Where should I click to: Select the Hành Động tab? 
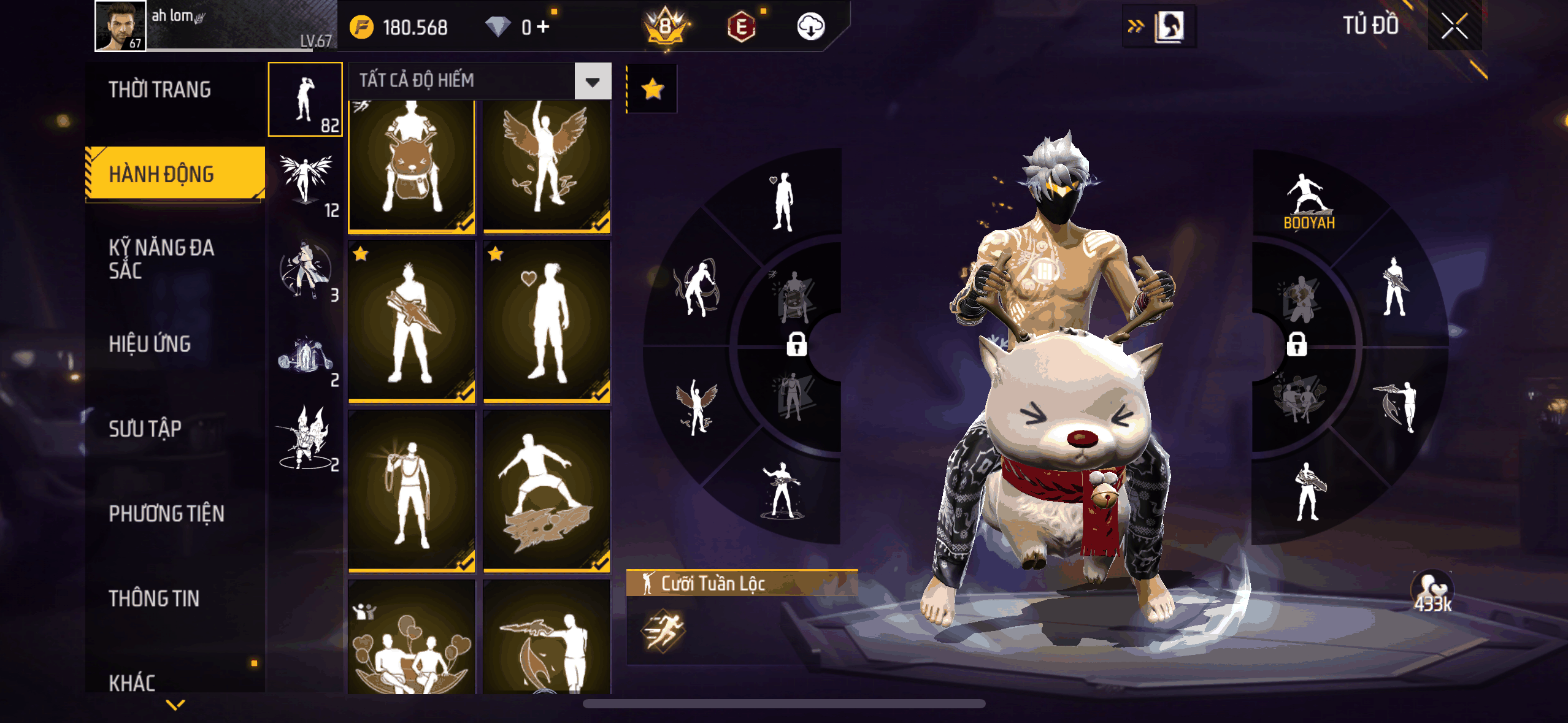coord(162,174)
